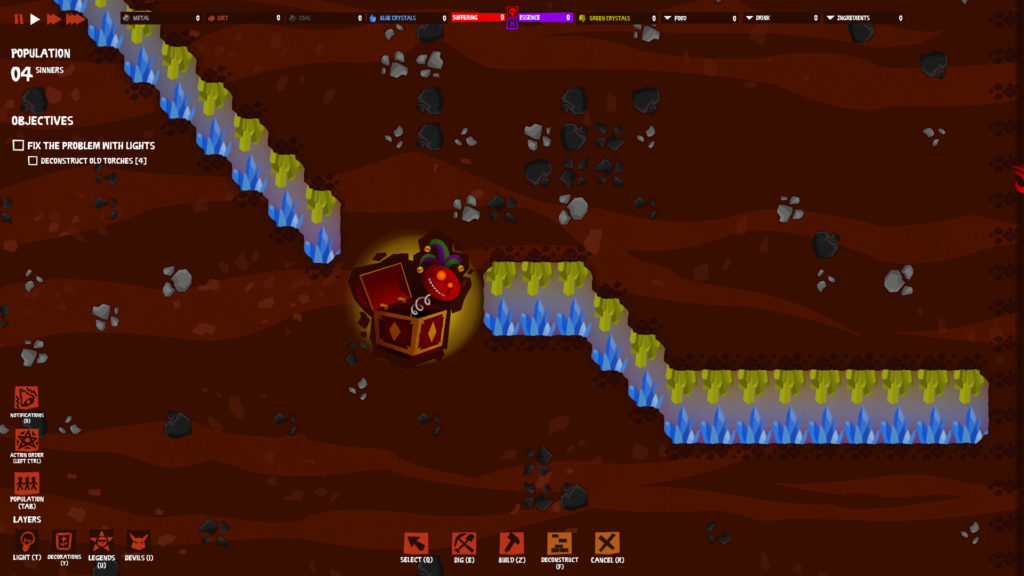
Task: Choose the Cancel tool
Action: click(607, 543)
